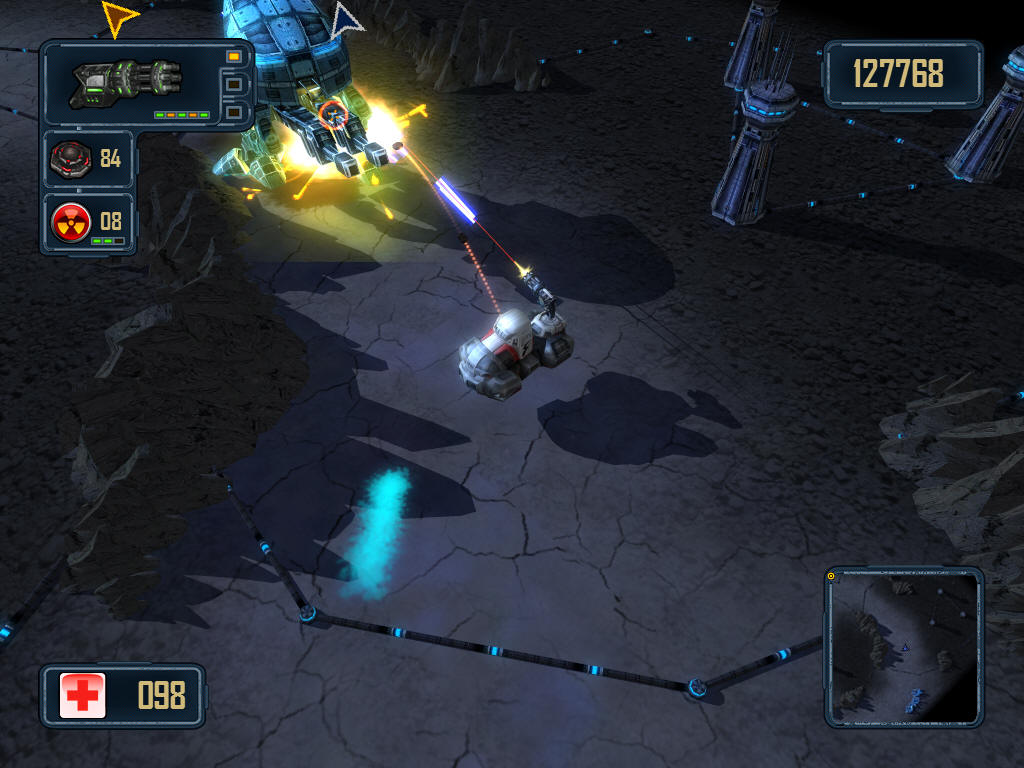Click the red cross health icon
Image resolution: width=1024 pixels, height=768 pixels.
pos(82,695)
